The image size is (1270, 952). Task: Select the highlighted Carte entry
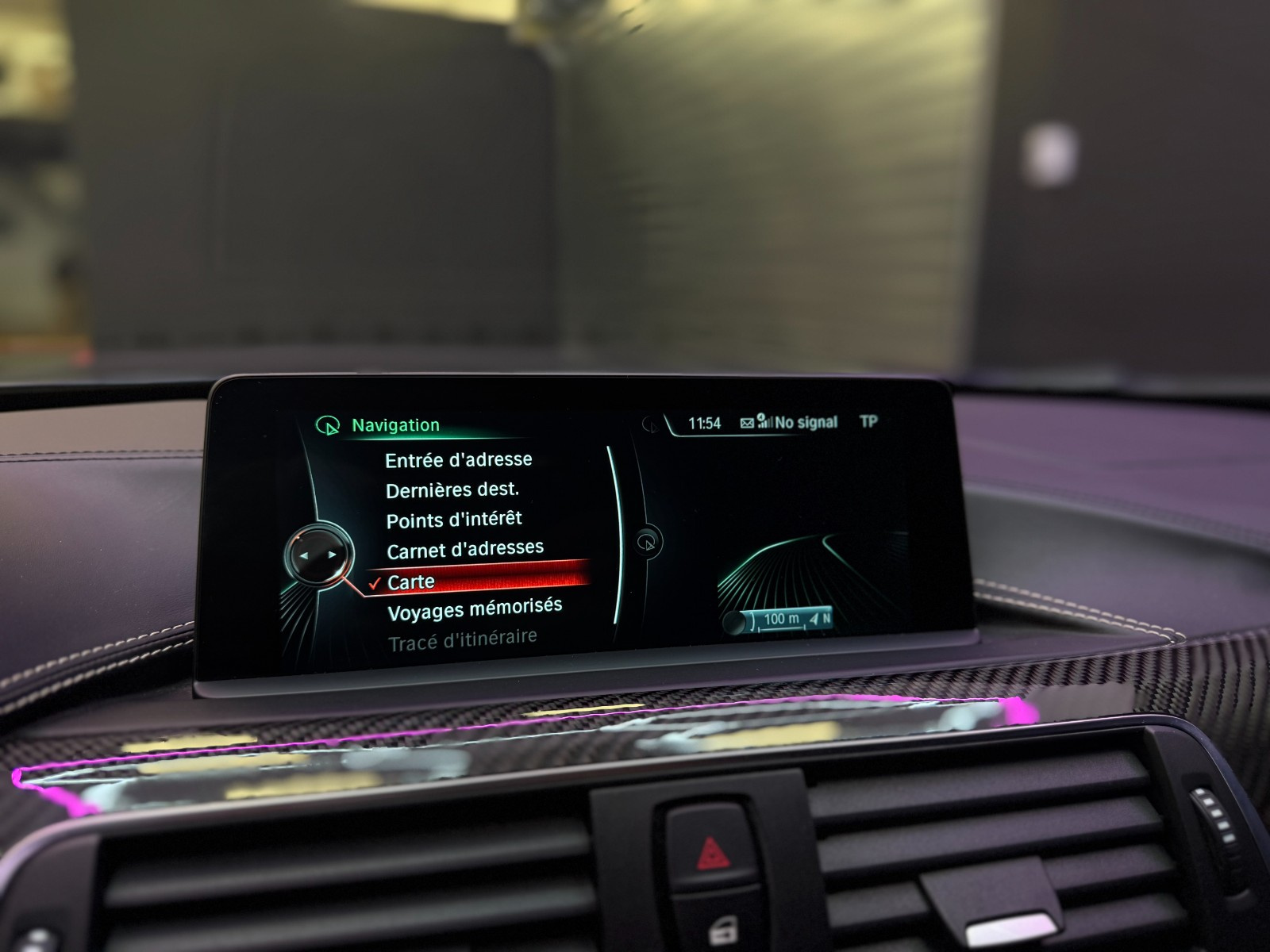coord(411,582)
